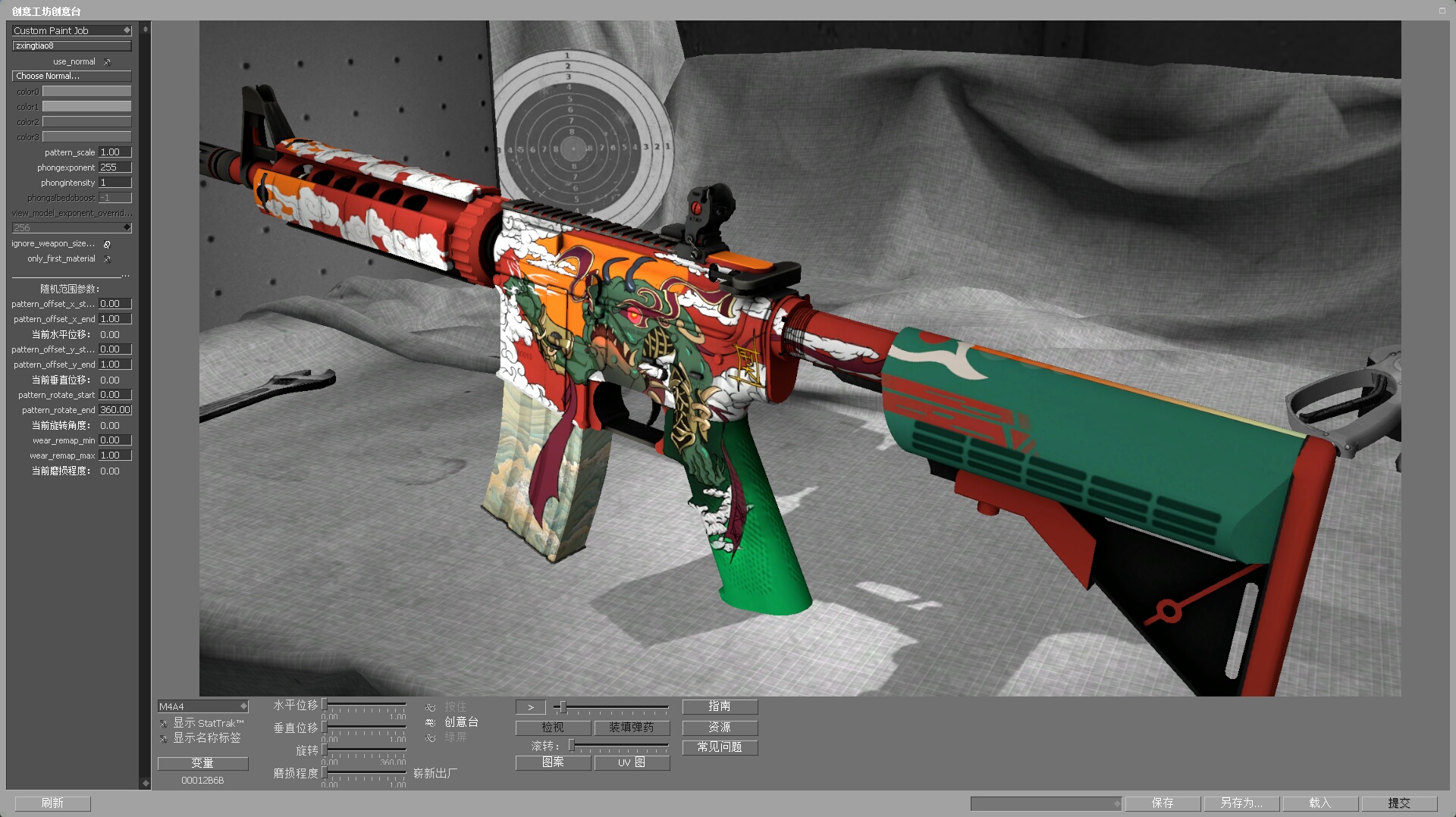Show the UV 图 view

(632, 762)
